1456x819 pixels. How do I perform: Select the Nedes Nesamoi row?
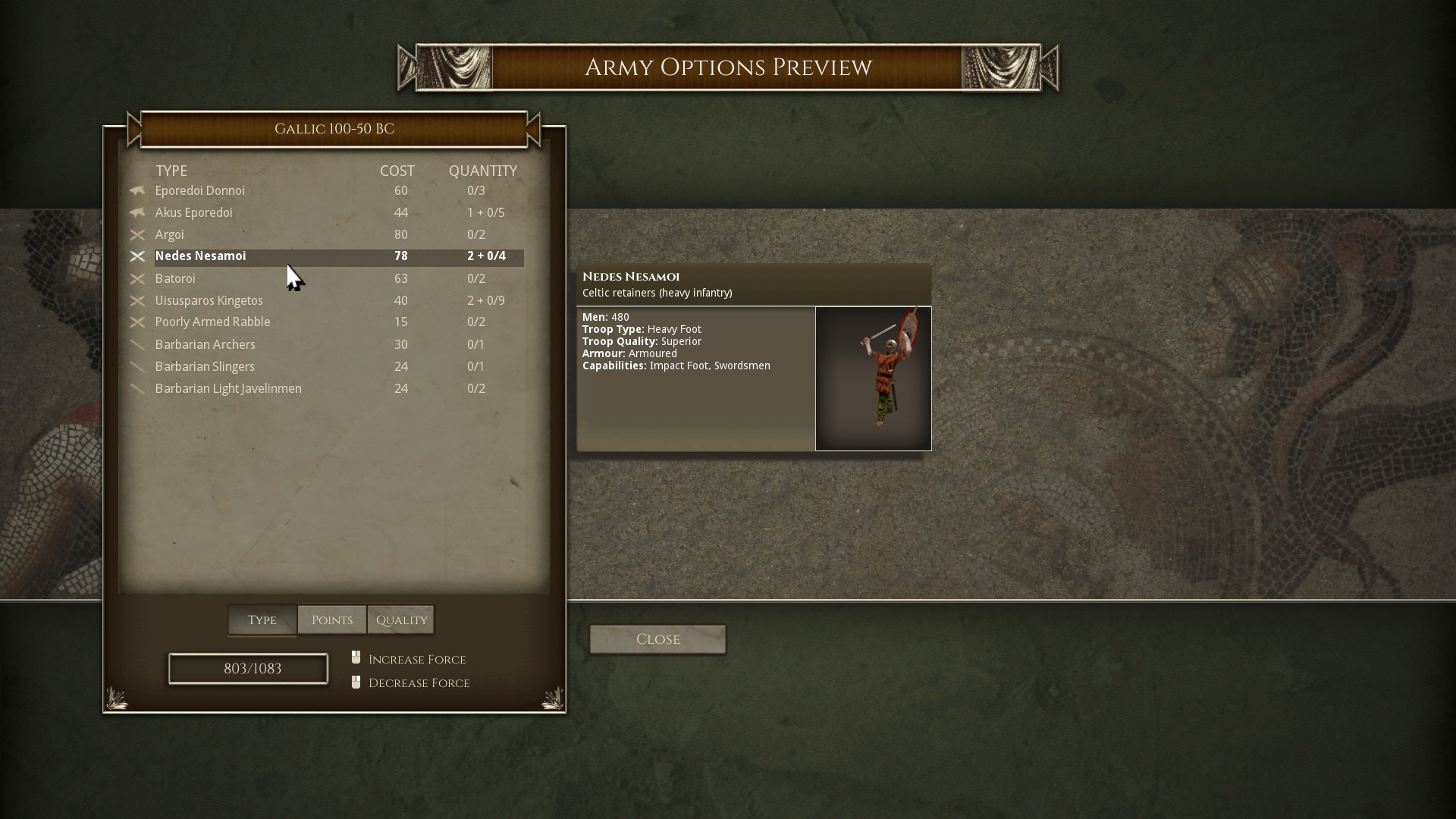pos(200,256)
